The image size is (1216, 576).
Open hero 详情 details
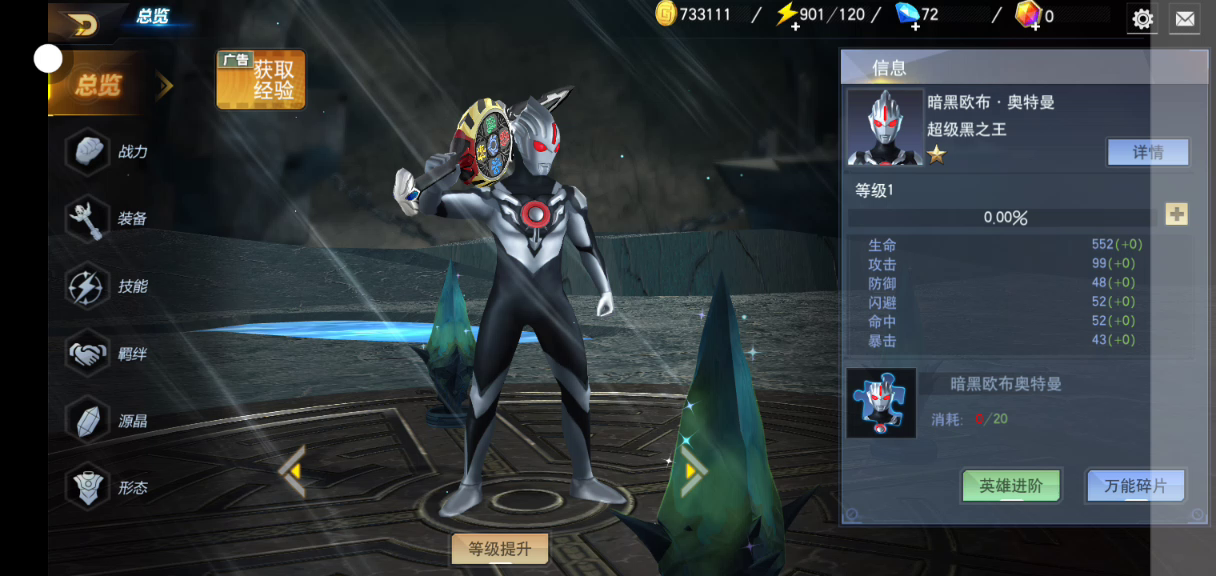click(x=1147, y=152)
